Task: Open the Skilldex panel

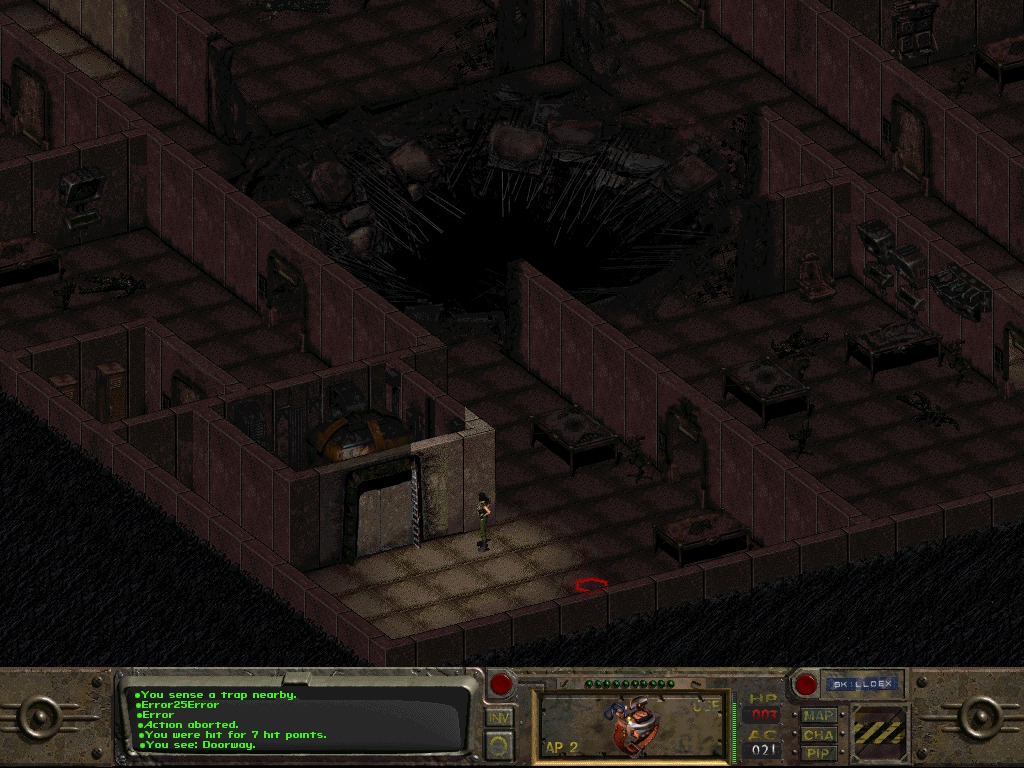Action: click(862, 685)
